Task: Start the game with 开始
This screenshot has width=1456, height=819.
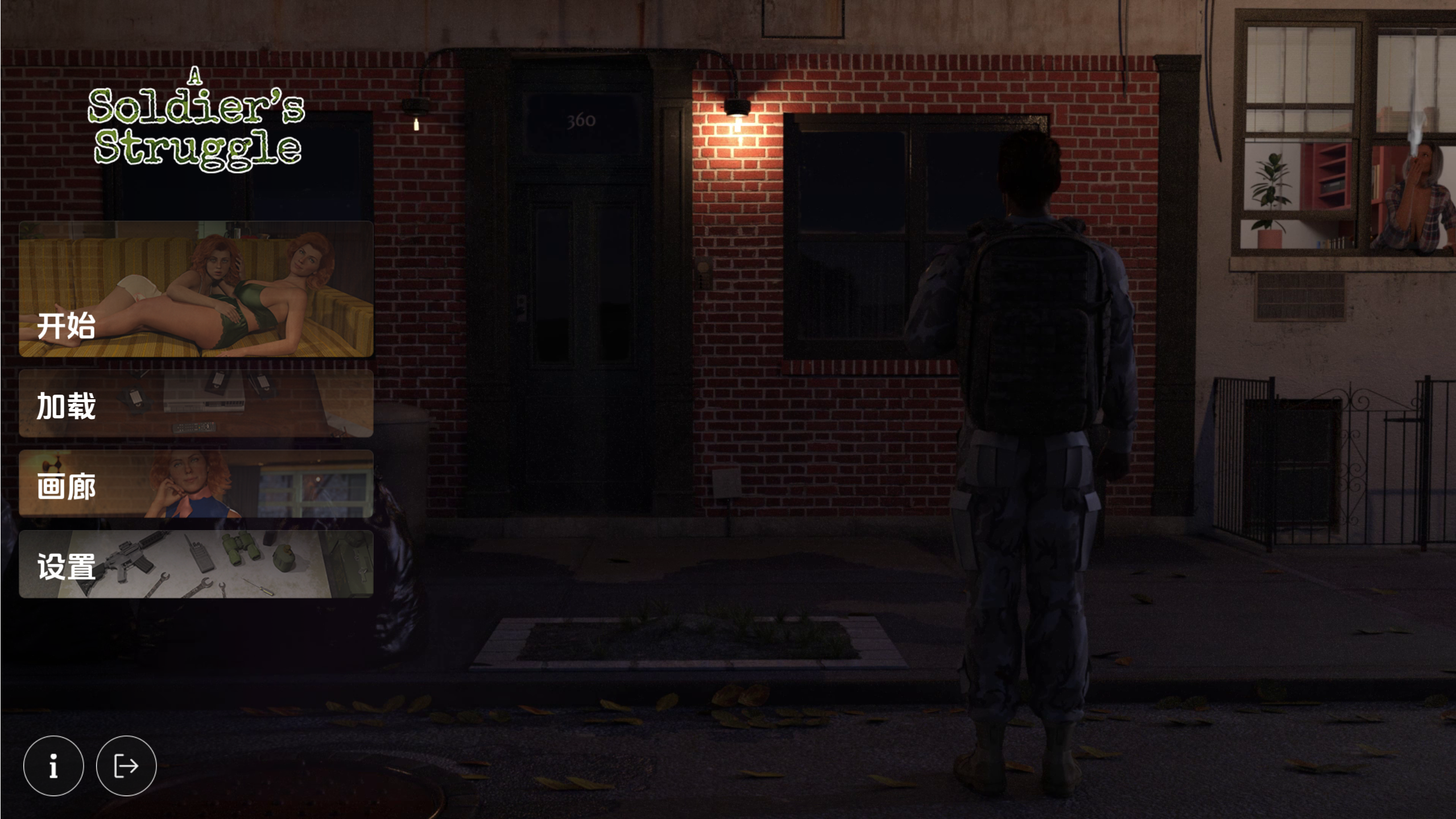Action: click(x=196, y=289)
